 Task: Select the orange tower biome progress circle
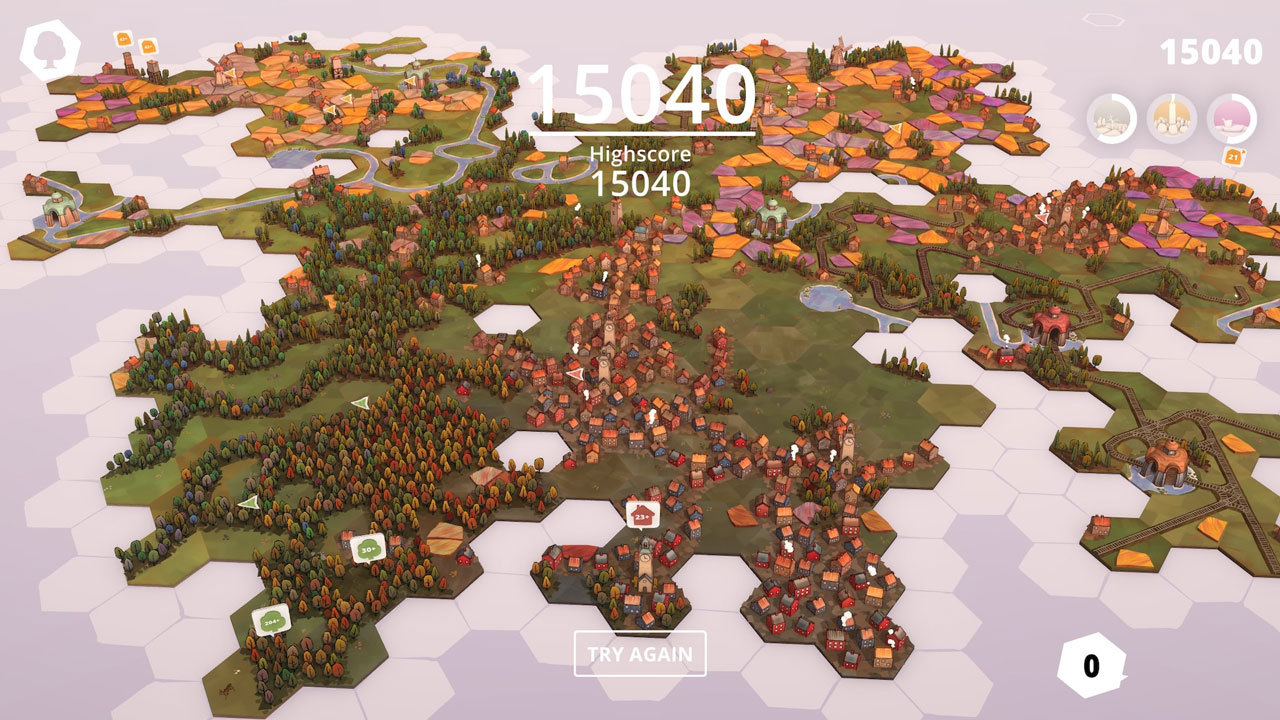pyautogui.click(x=1171, y=119)
